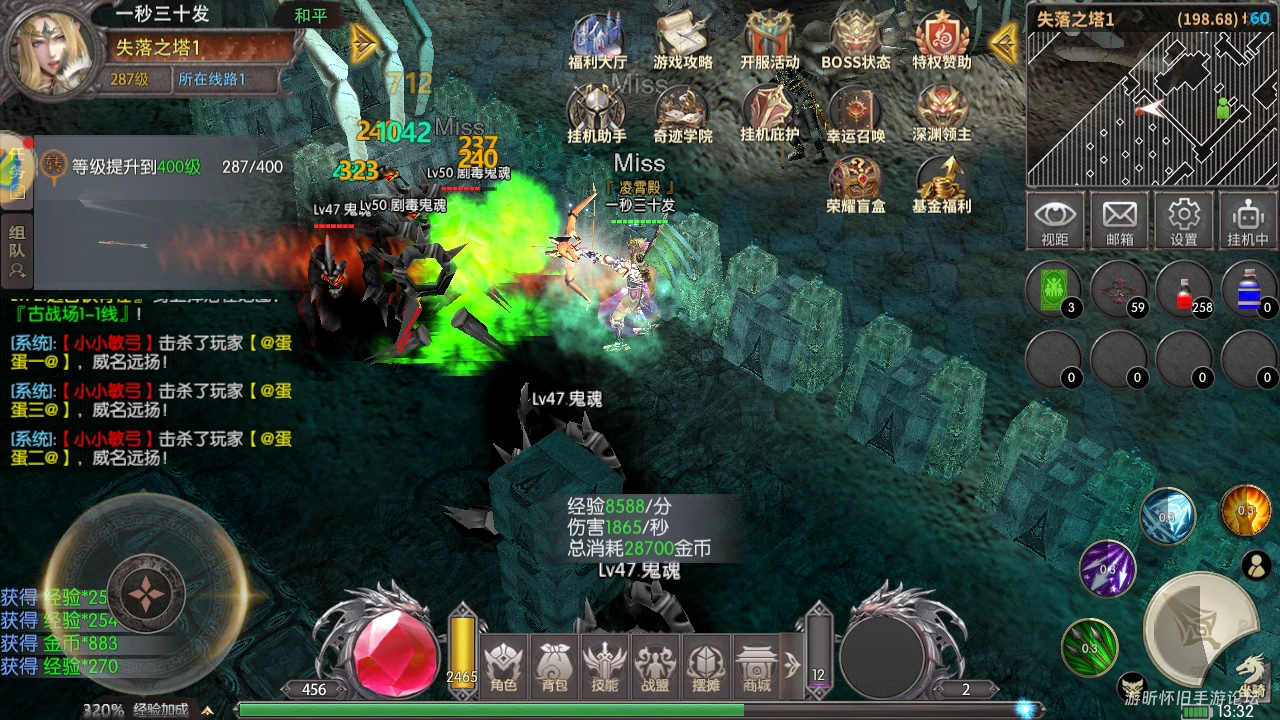
Task: Open the 基金福利 fund benefits
Action: point(941,185)
